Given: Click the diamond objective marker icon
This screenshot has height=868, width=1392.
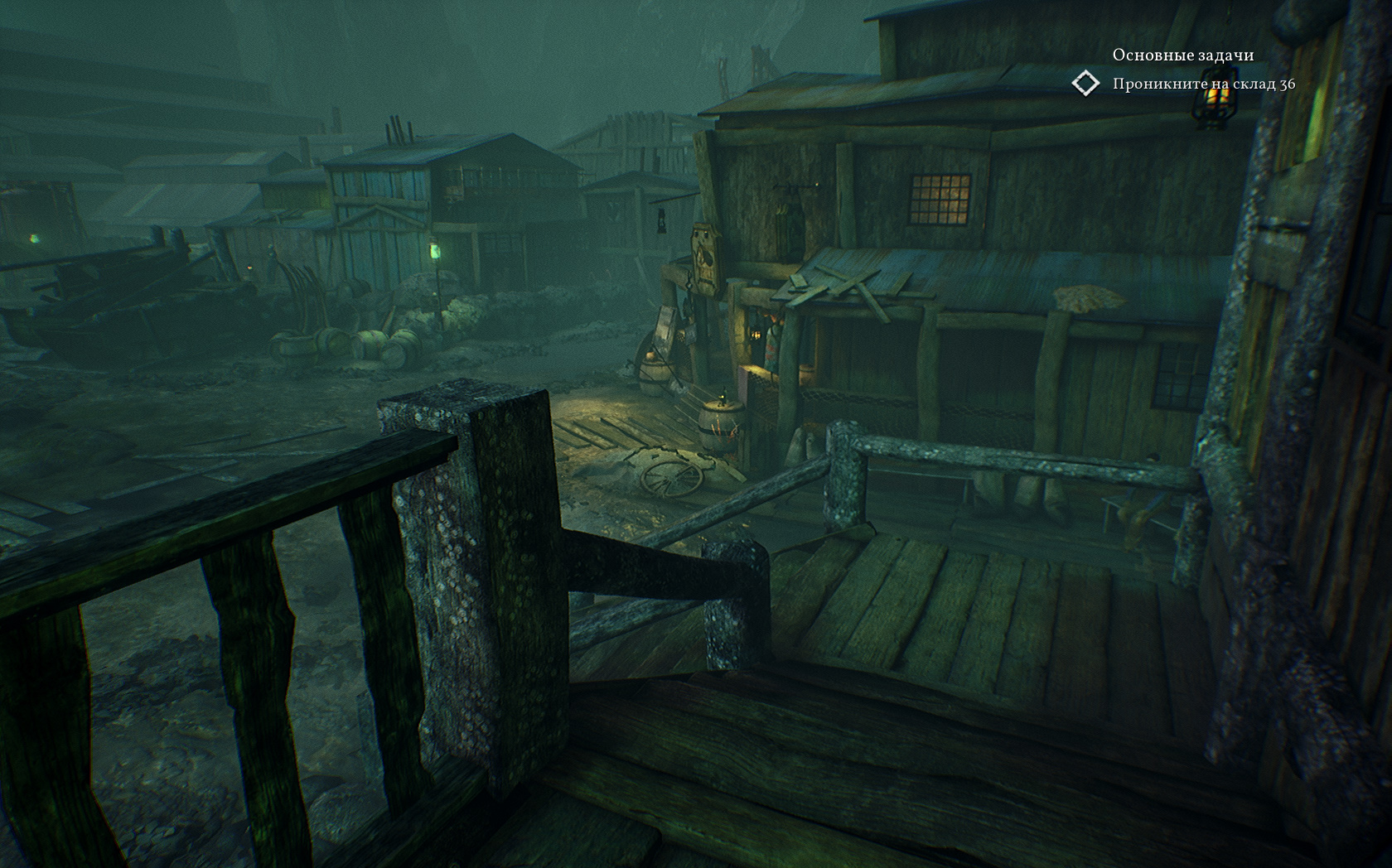Looking at the screenshot, I should [x=1085, y=84].
